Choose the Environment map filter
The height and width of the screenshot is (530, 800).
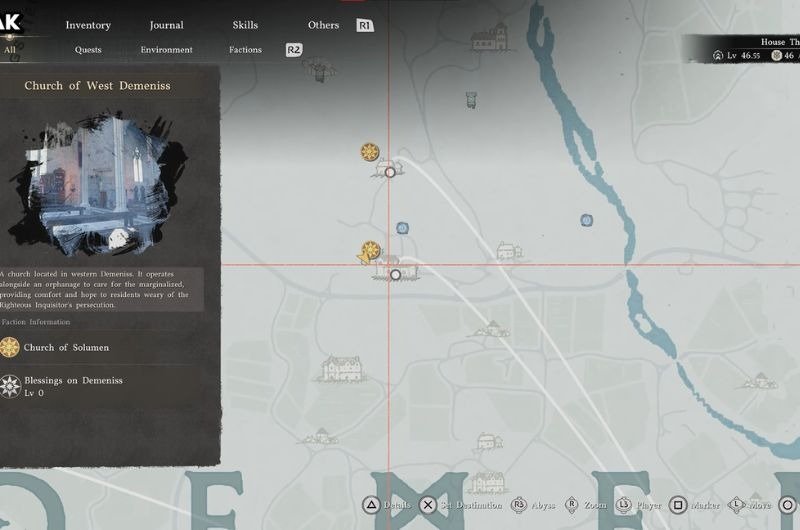click(166, 50)
